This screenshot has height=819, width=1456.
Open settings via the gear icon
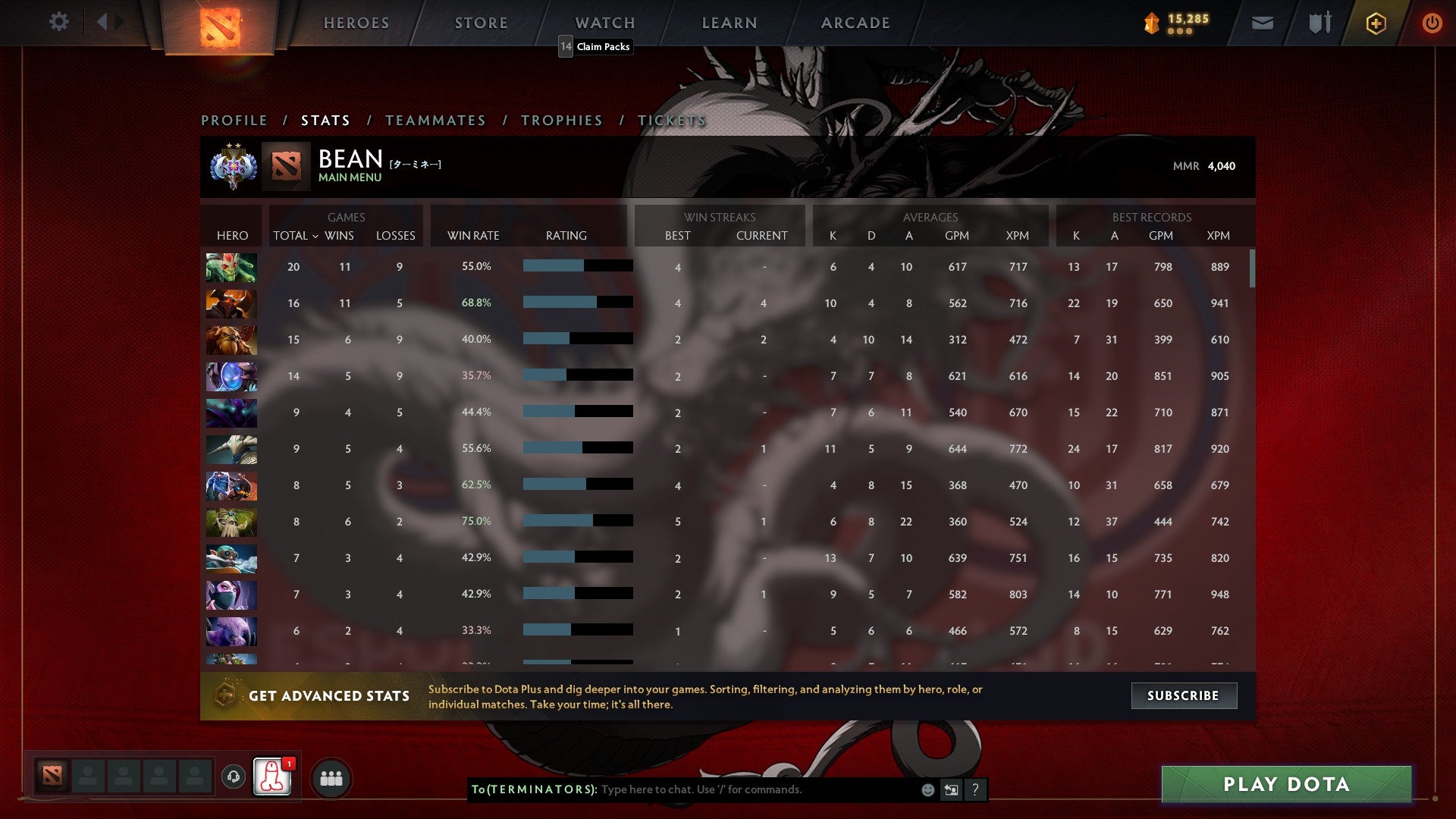click(58, 22)
